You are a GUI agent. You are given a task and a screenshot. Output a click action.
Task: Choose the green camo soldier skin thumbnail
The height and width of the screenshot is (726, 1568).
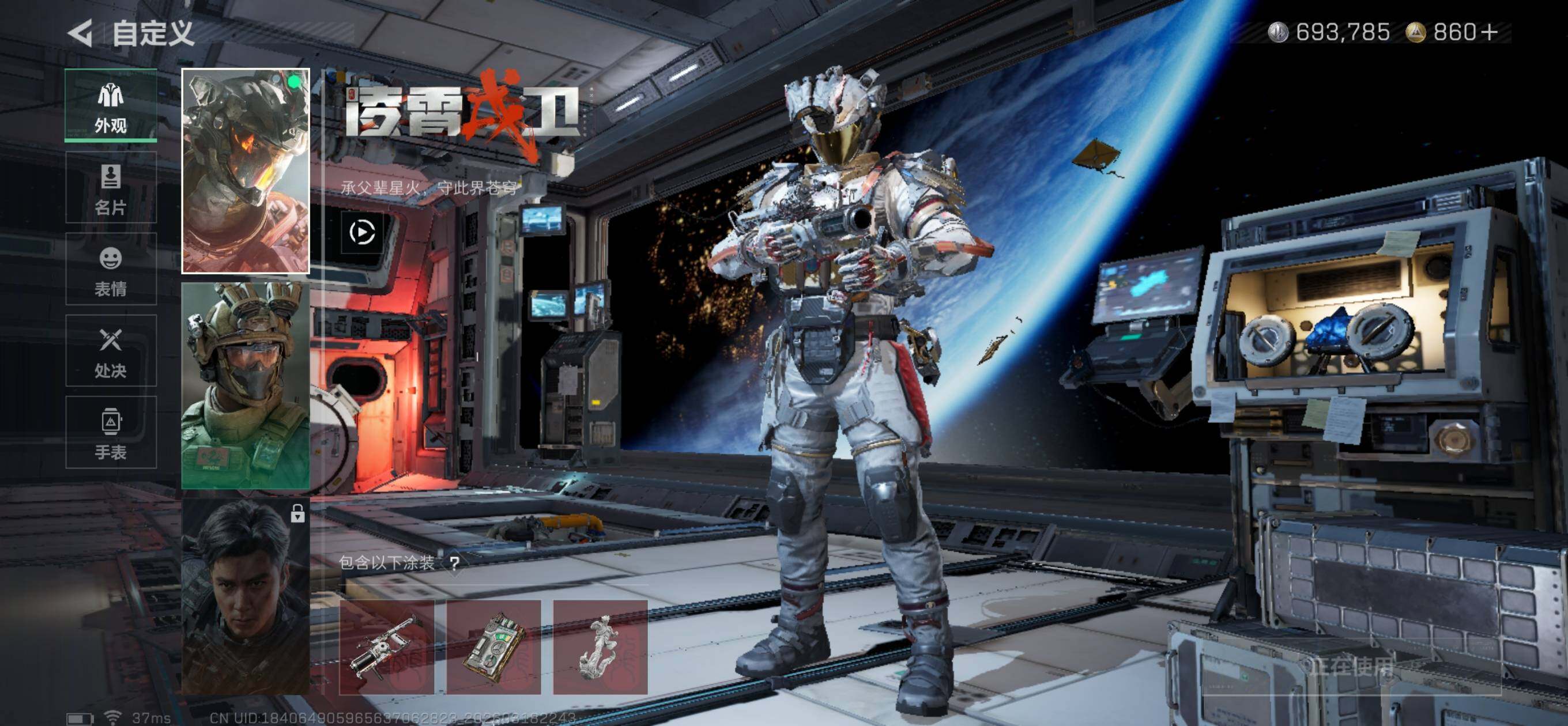tap(246, 386)
